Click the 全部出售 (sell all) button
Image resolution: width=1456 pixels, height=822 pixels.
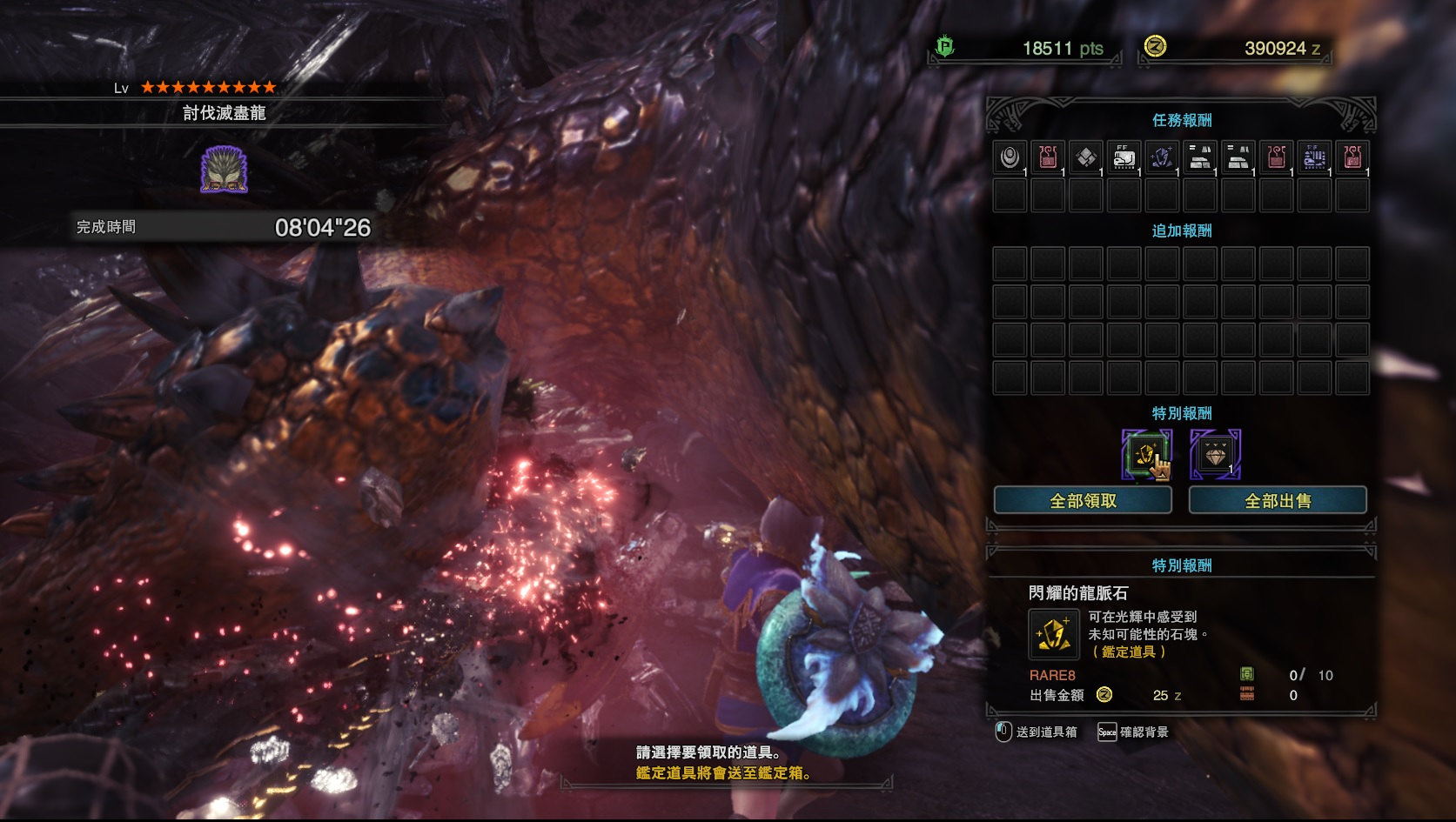[x=1278, y=500]
